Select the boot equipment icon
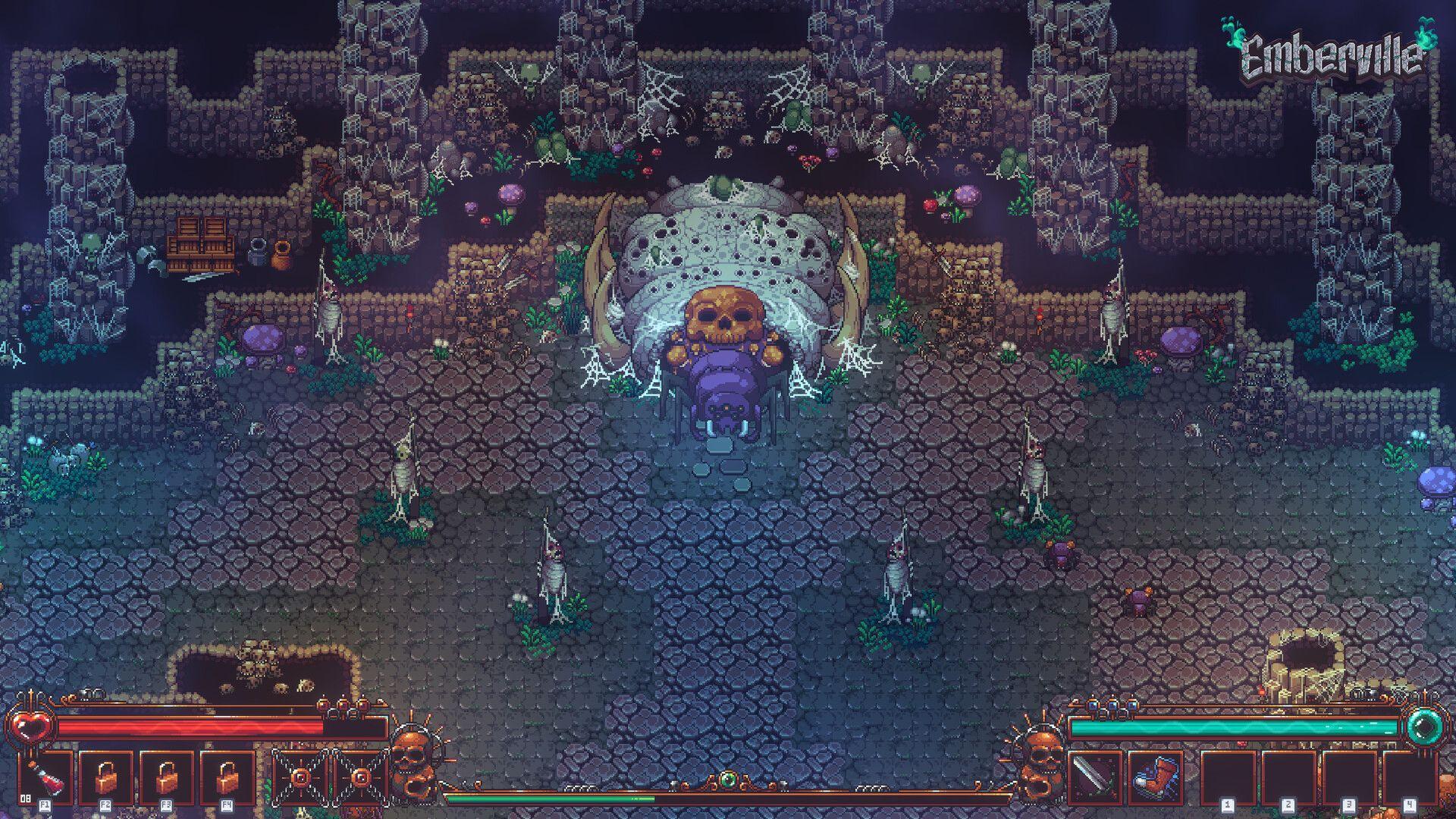The image size is (1456, 819). click(1156, 775)
